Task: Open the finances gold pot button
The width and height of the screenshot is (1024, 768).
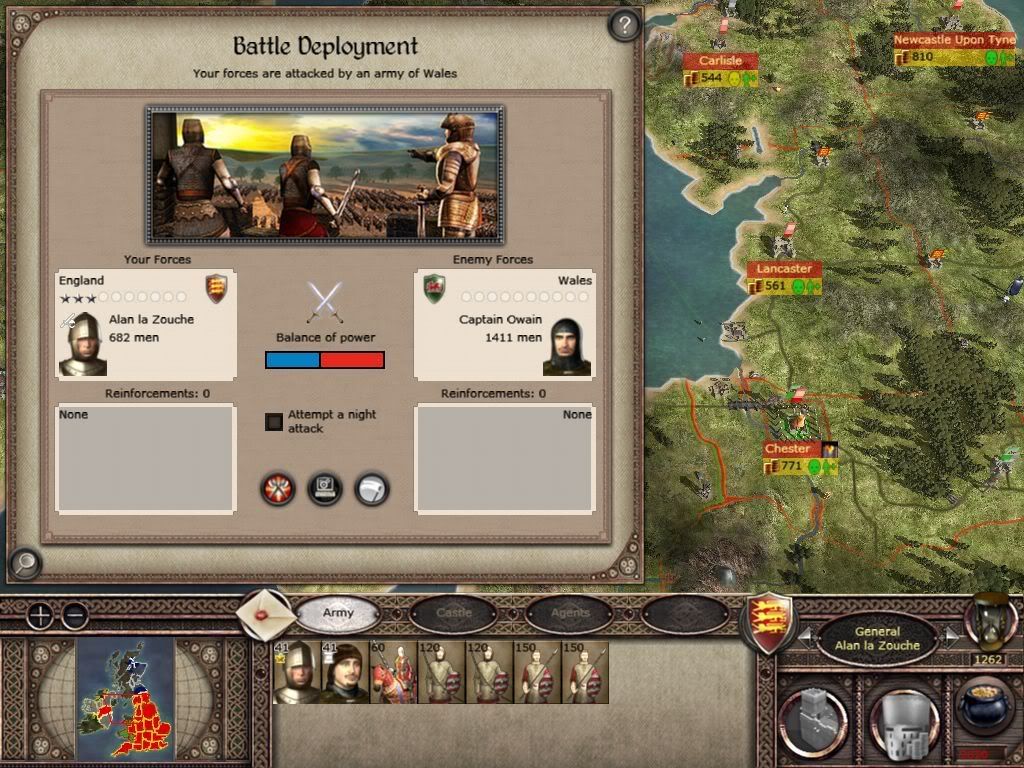Action: [983, 706]
